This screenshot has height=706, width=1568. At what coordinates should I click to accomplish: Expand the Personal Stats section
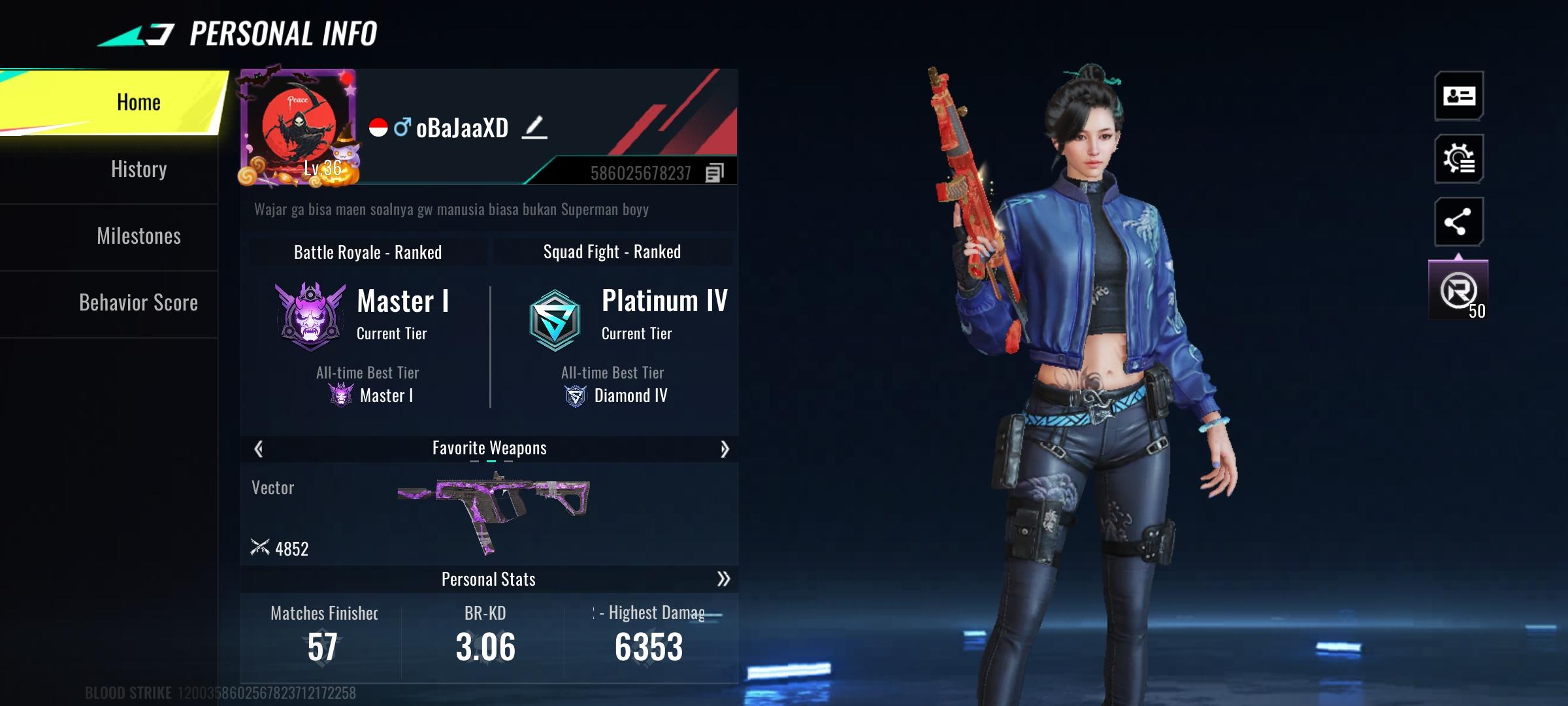(723, 579)
